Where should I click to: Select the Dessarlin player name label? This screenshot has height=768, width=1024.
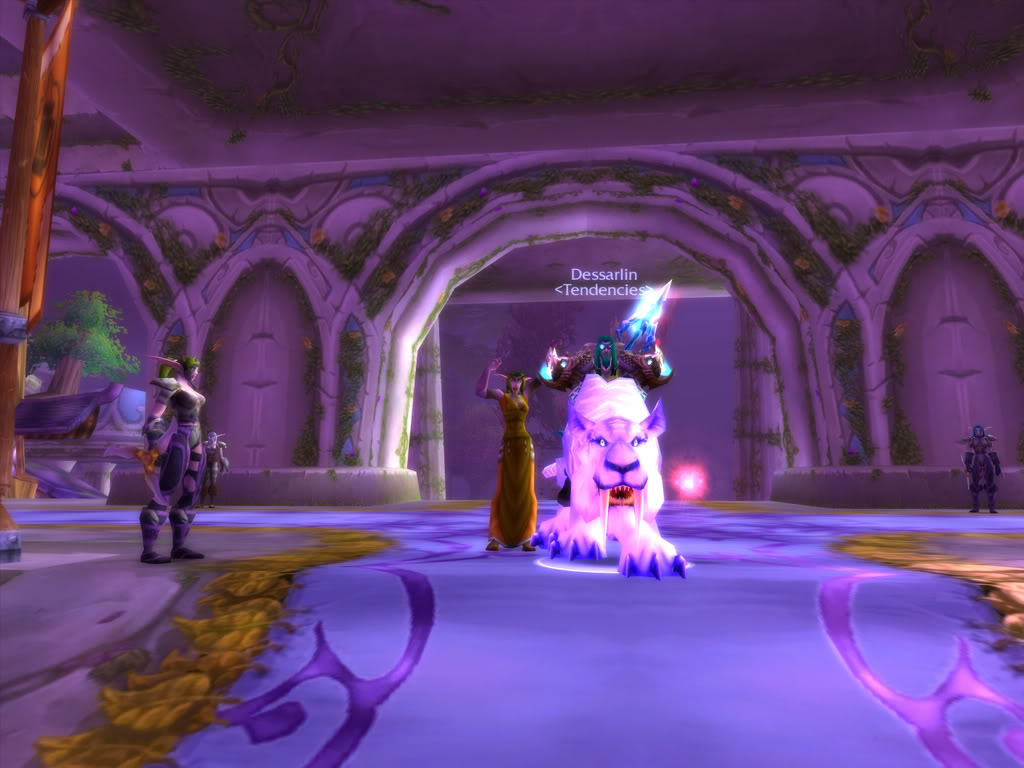(x=604, y=274)
